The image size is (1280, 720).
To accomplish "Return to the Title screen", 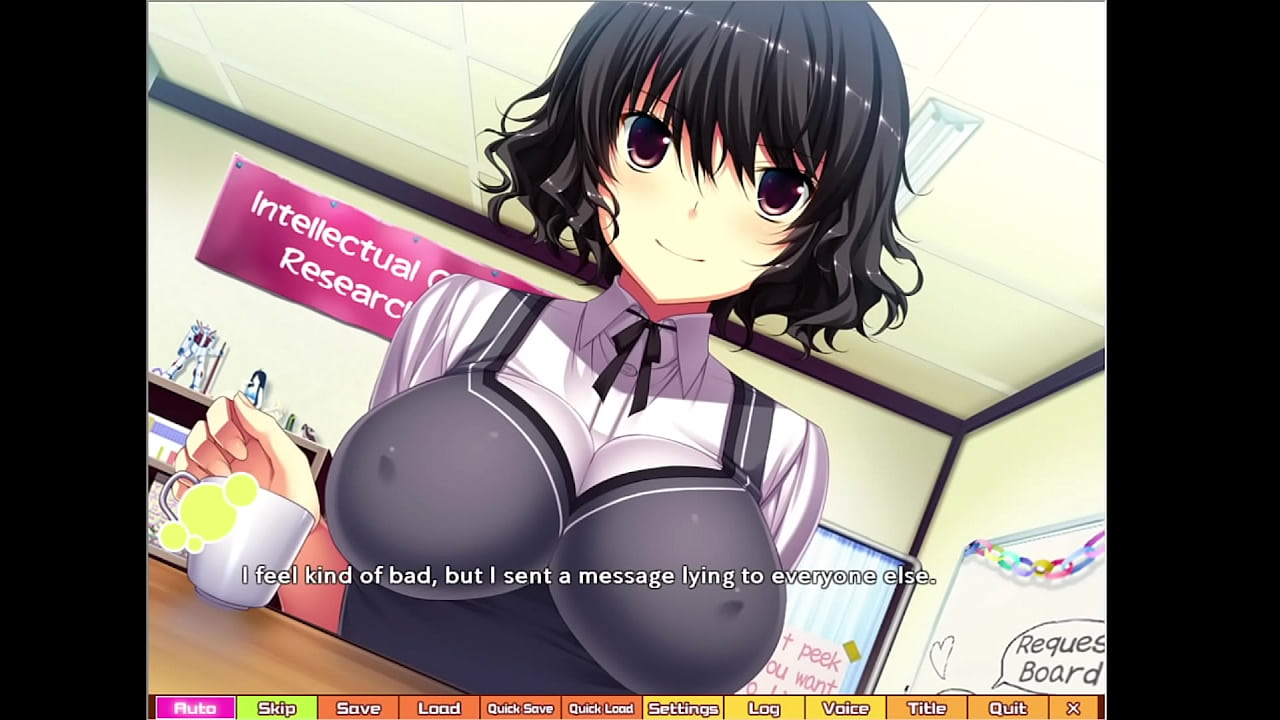I will pos(926,708).
